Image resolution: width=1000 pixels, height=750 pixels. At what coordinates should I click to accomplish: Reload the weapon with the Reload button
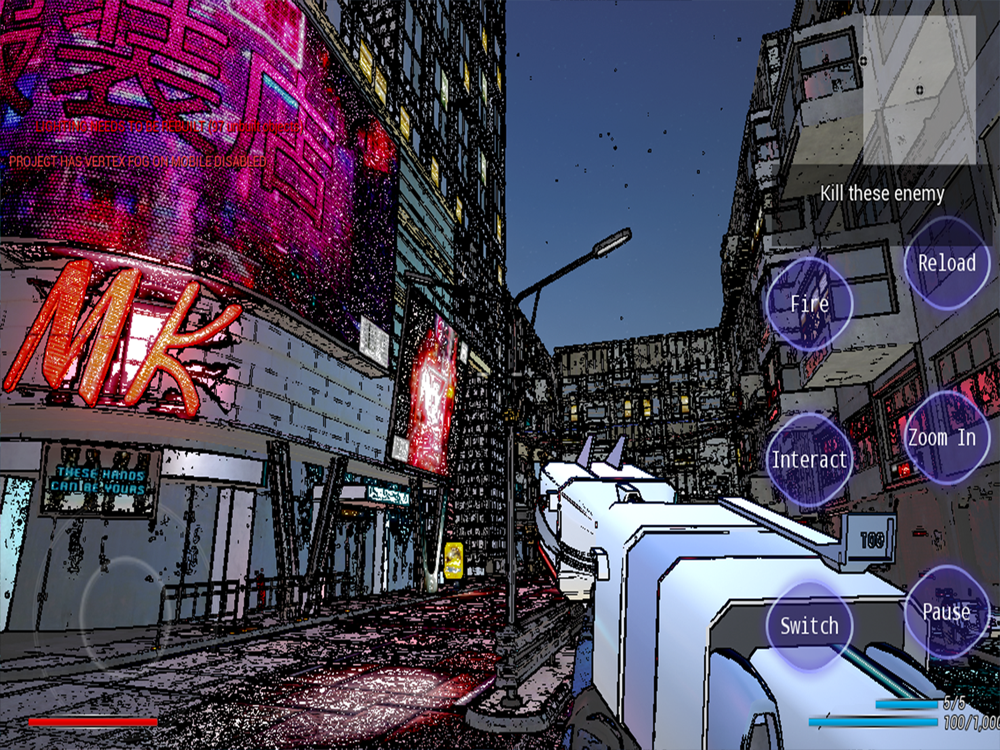tap(946, 264)
